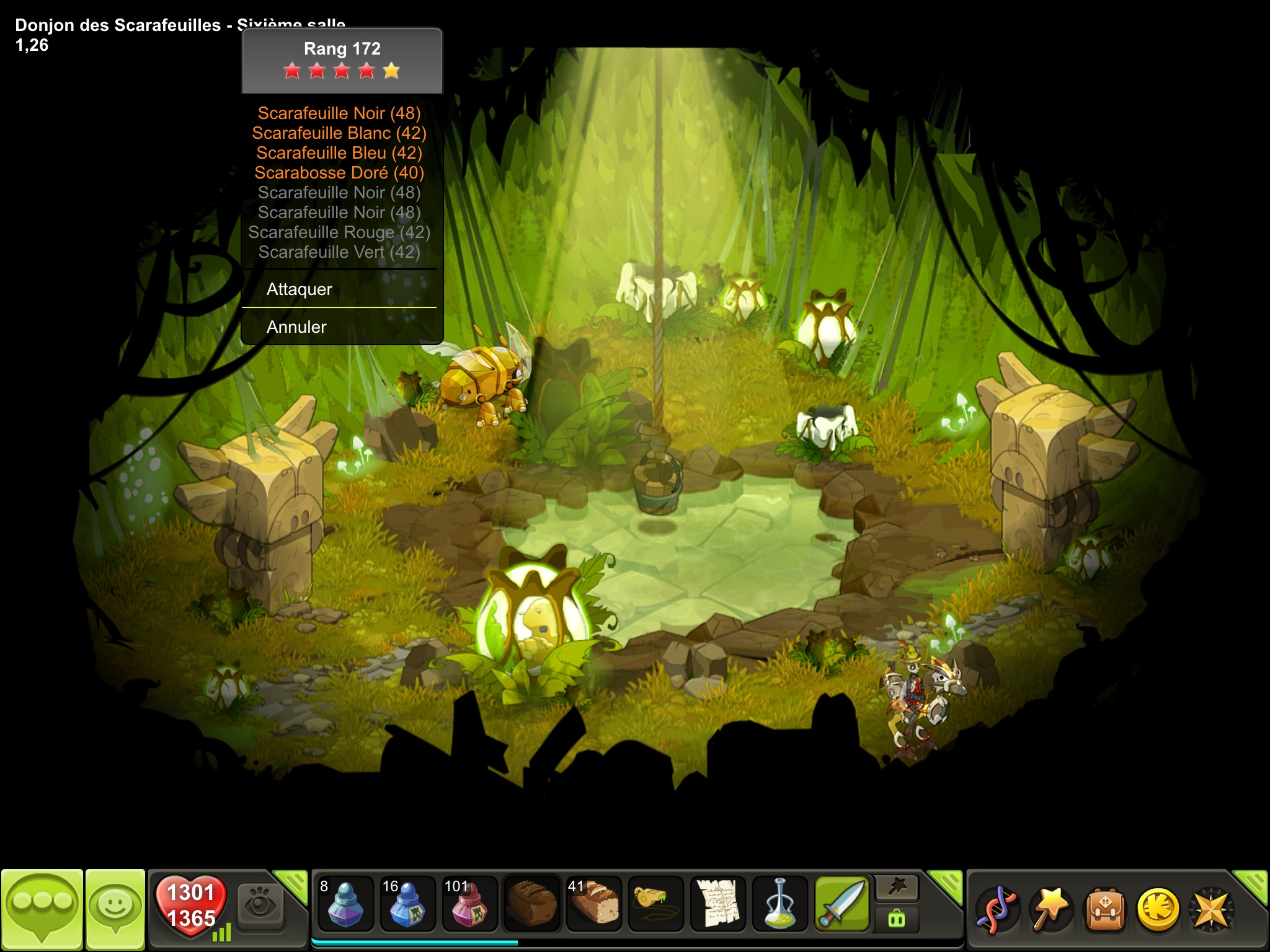Open the smiley emote menu
1270x952 pixels.
[x=115, y=908]
